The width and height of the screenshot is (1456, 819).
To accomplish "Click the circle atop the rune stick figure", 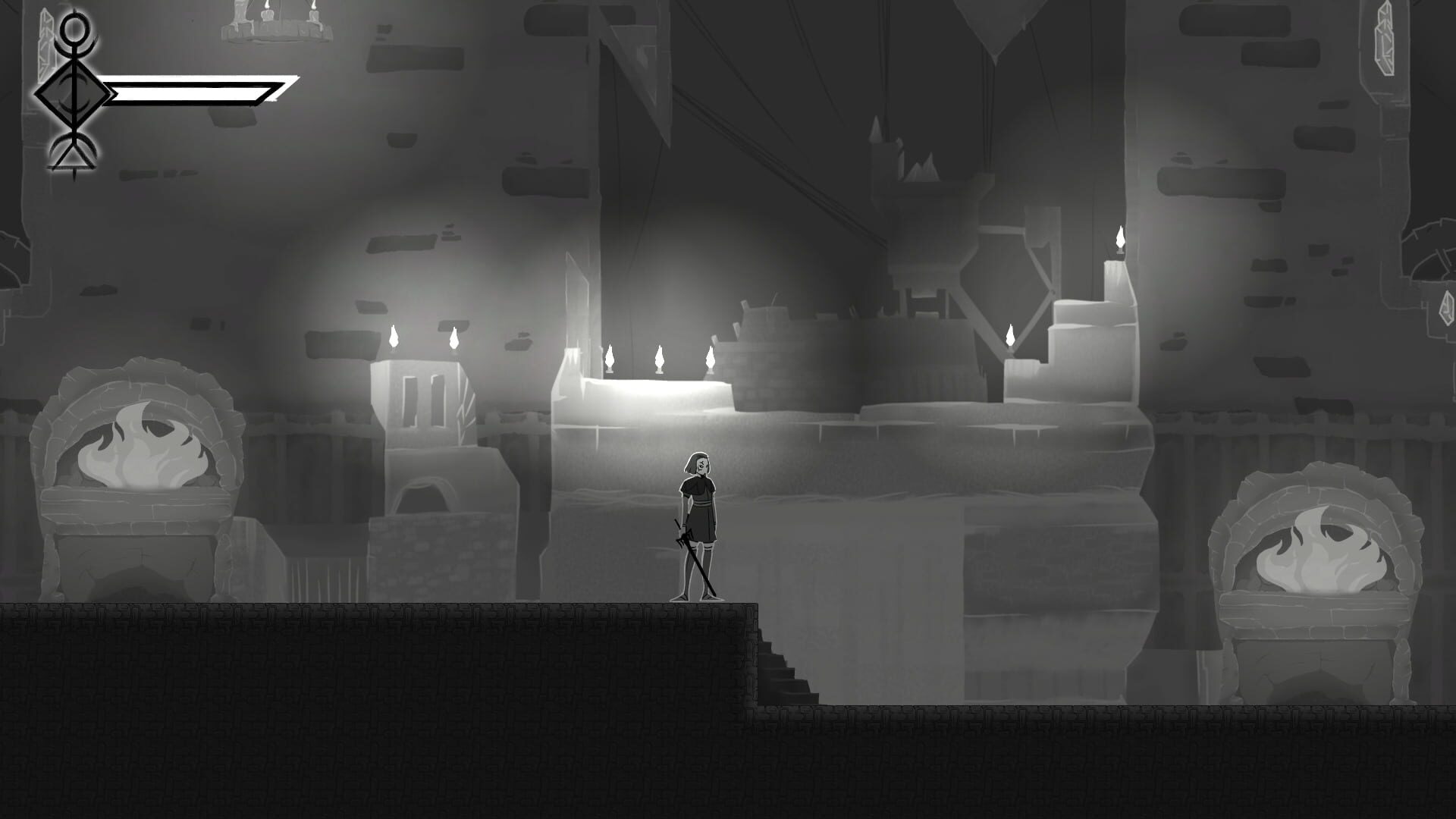I will click(x=74, y=30).
